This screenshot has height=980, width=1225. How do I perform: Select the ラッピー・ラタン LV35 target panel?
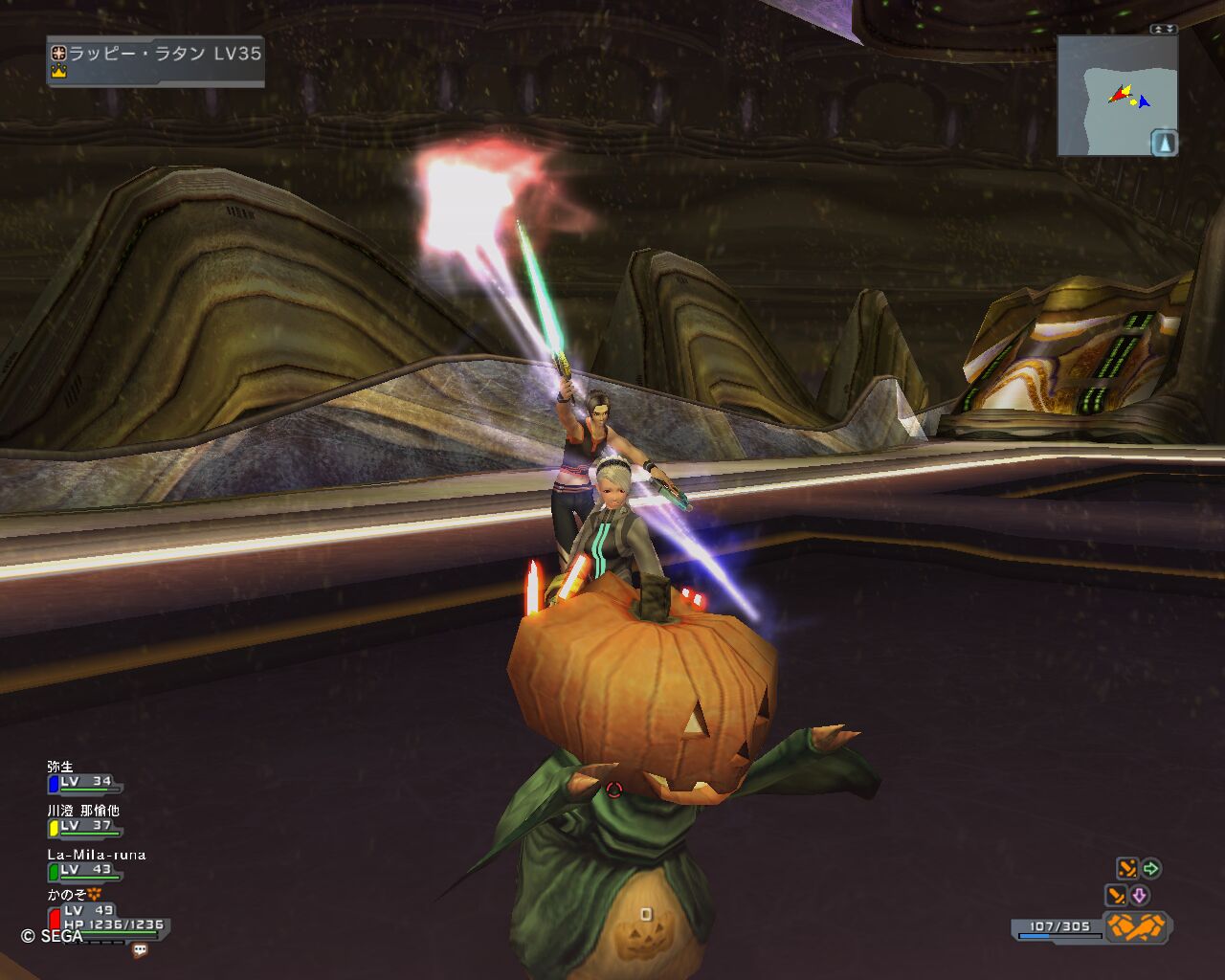(156, 60)
